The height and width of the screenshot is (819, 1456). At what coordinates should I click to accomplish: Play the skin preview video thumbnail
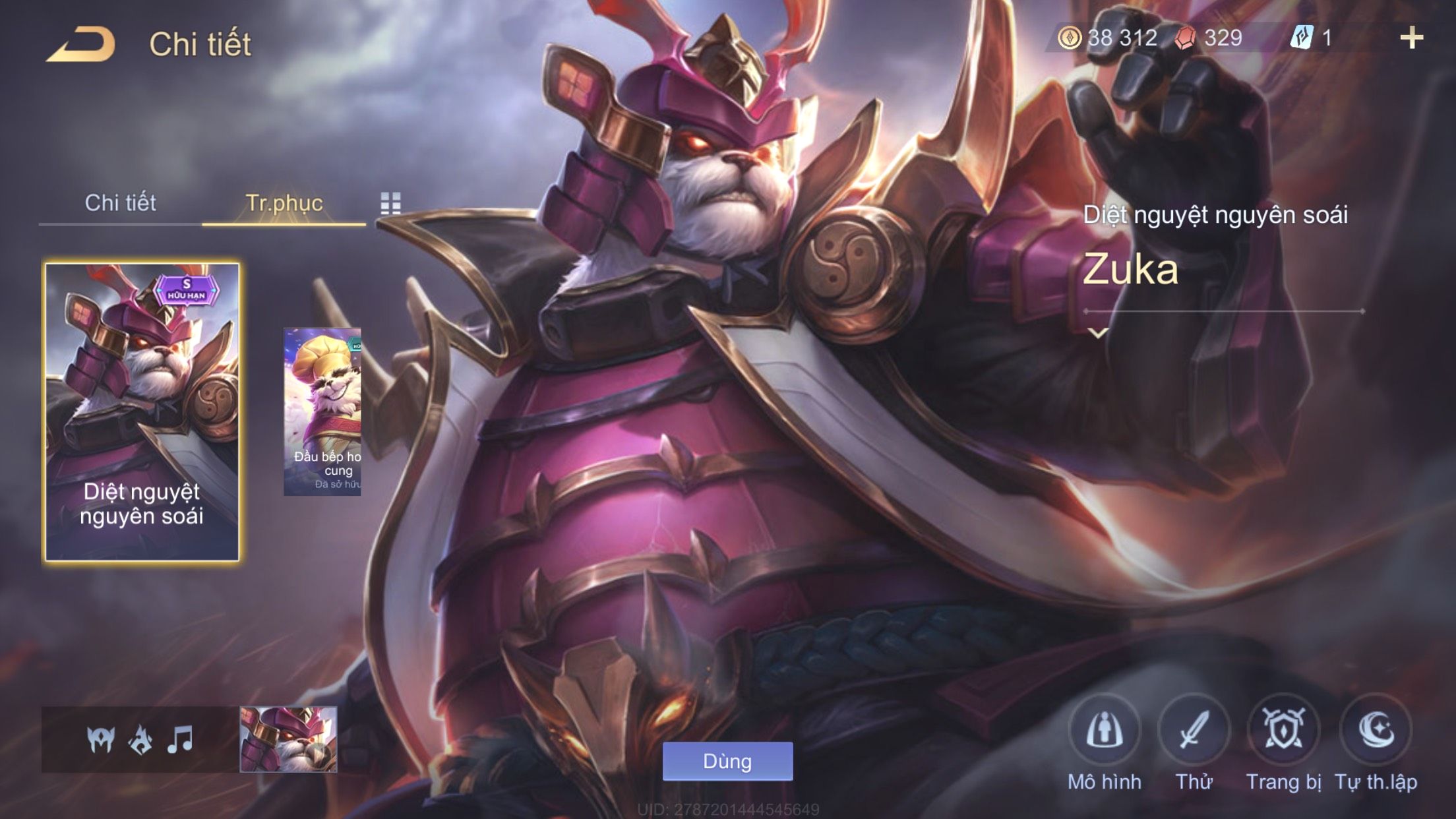click(288, 739)
